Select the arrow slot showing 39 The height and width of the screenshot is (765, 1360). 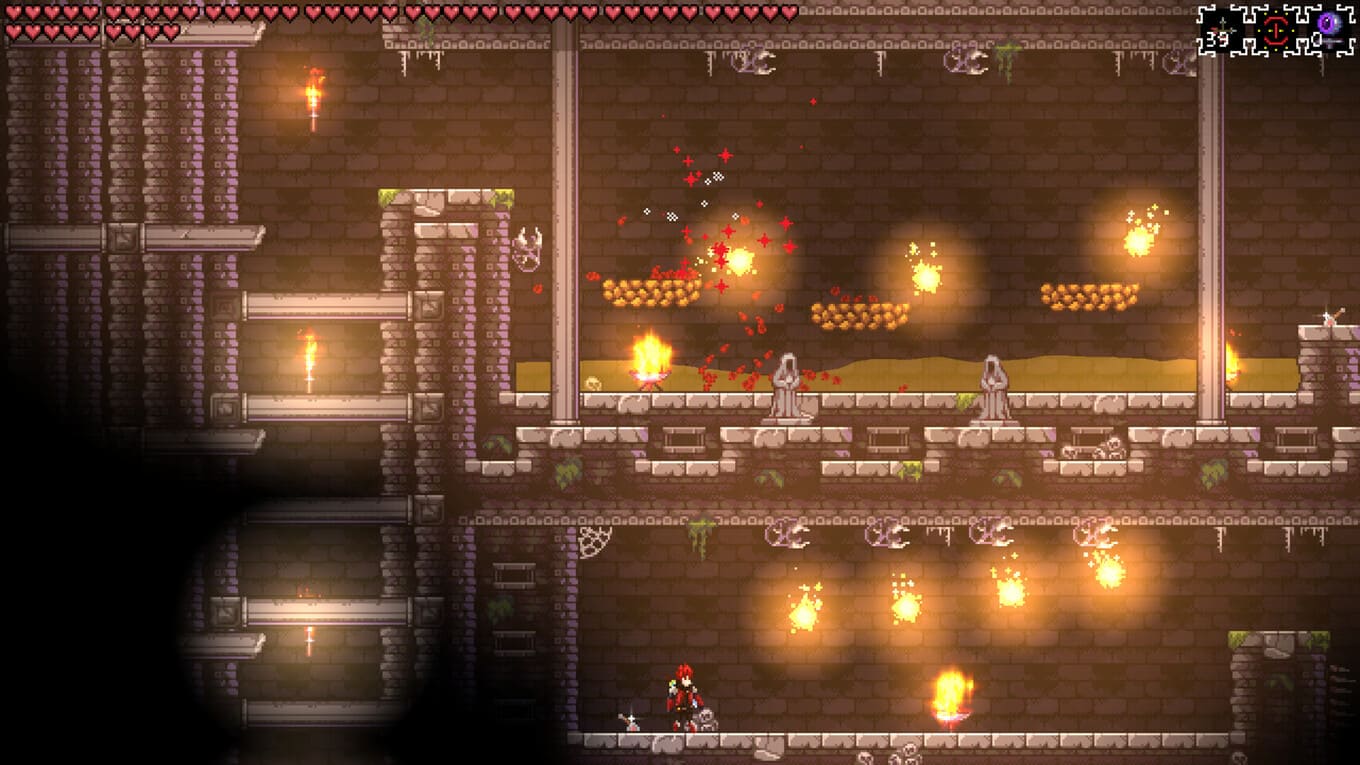1221,31
